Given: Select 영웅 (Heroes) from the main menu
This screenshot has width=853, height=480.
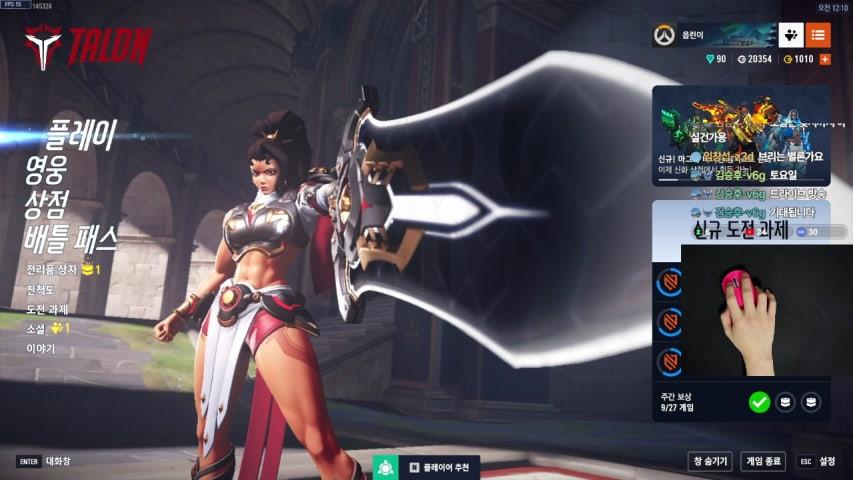Looking at the screenshot, I should [x=47, y=168].
